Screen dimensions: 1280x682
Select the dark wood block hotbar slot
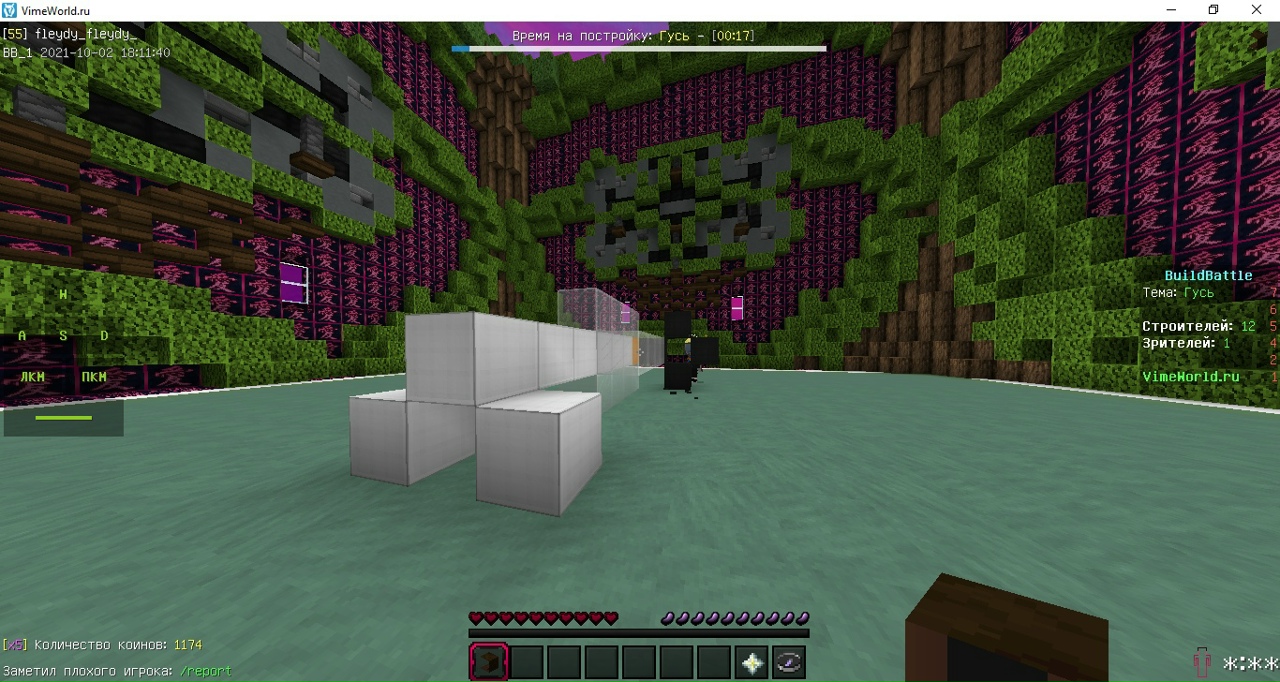489,662
